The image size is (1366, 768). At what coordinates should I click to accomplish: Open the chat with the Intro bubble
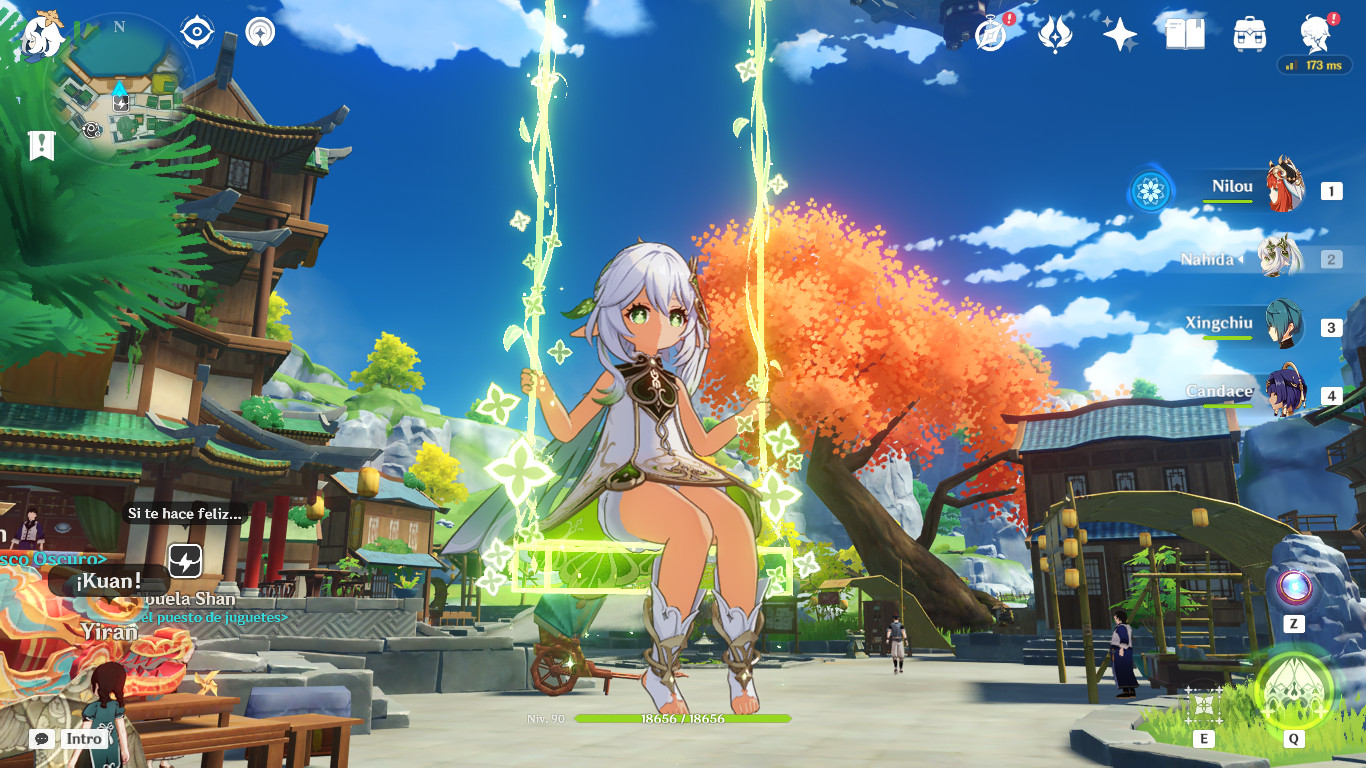coord(42,739)
